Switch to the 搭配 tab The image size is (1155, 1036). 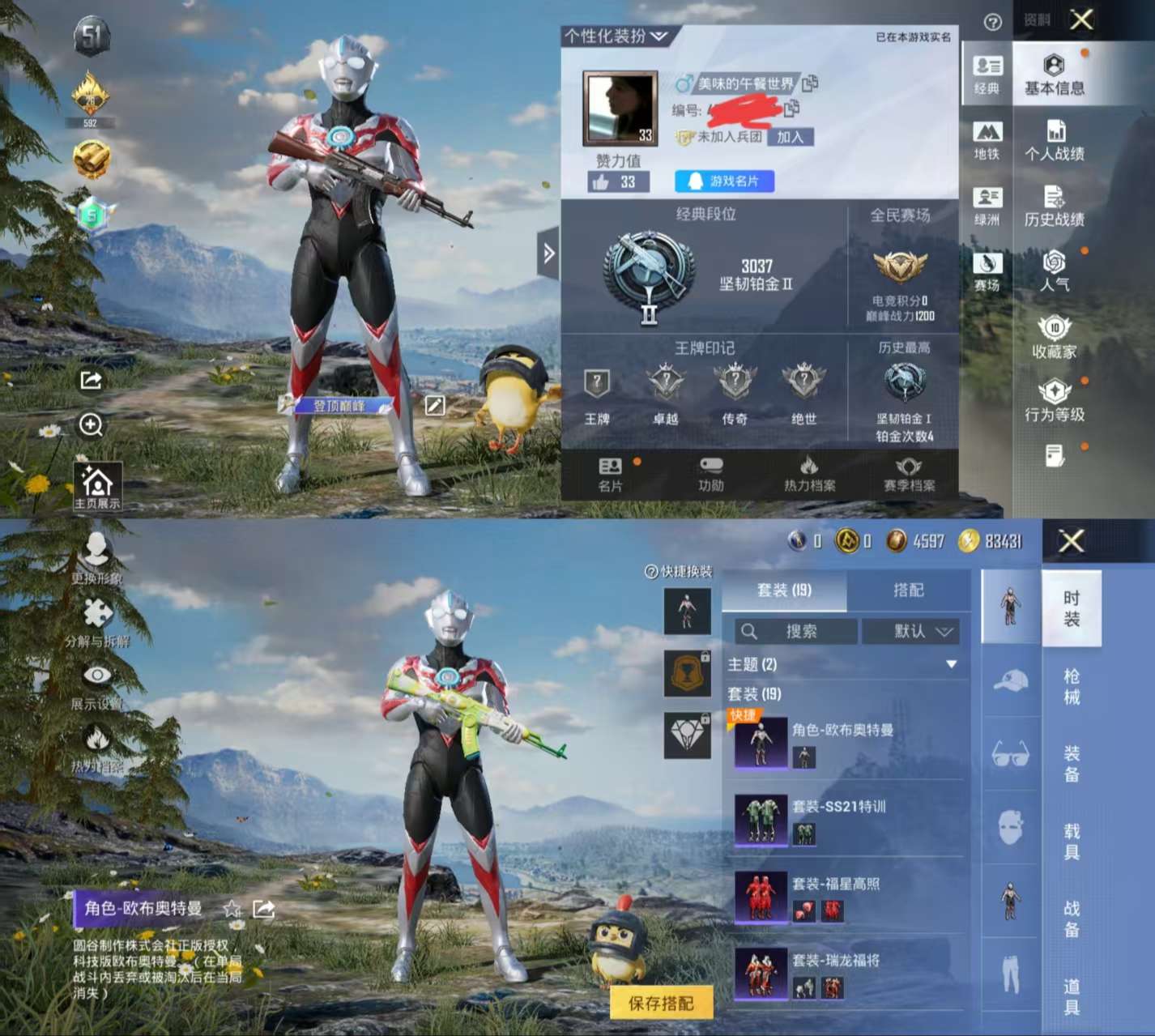909,590
